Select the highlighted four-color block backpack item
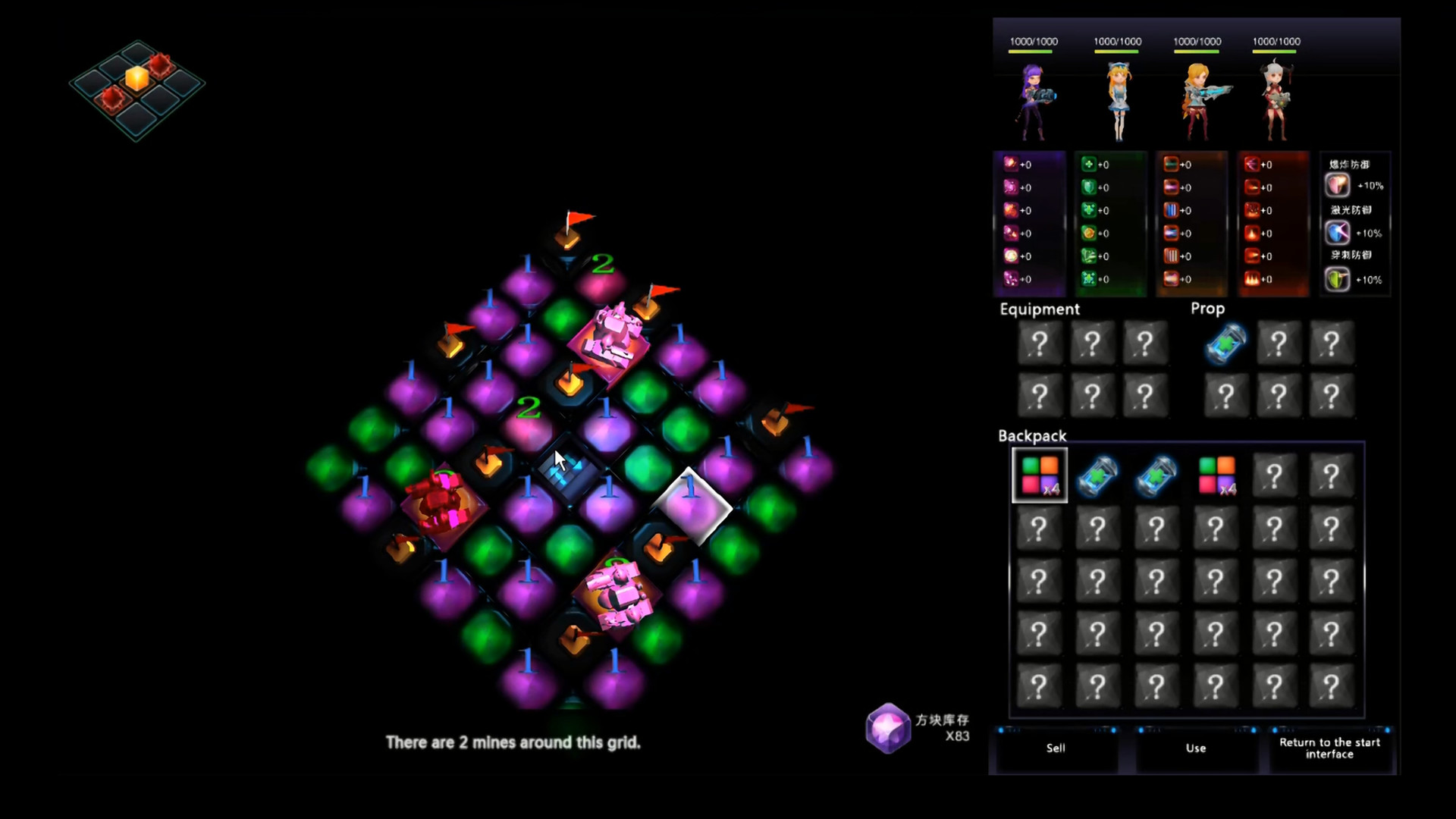The image size is (1456, 819). coord(1040,475)
